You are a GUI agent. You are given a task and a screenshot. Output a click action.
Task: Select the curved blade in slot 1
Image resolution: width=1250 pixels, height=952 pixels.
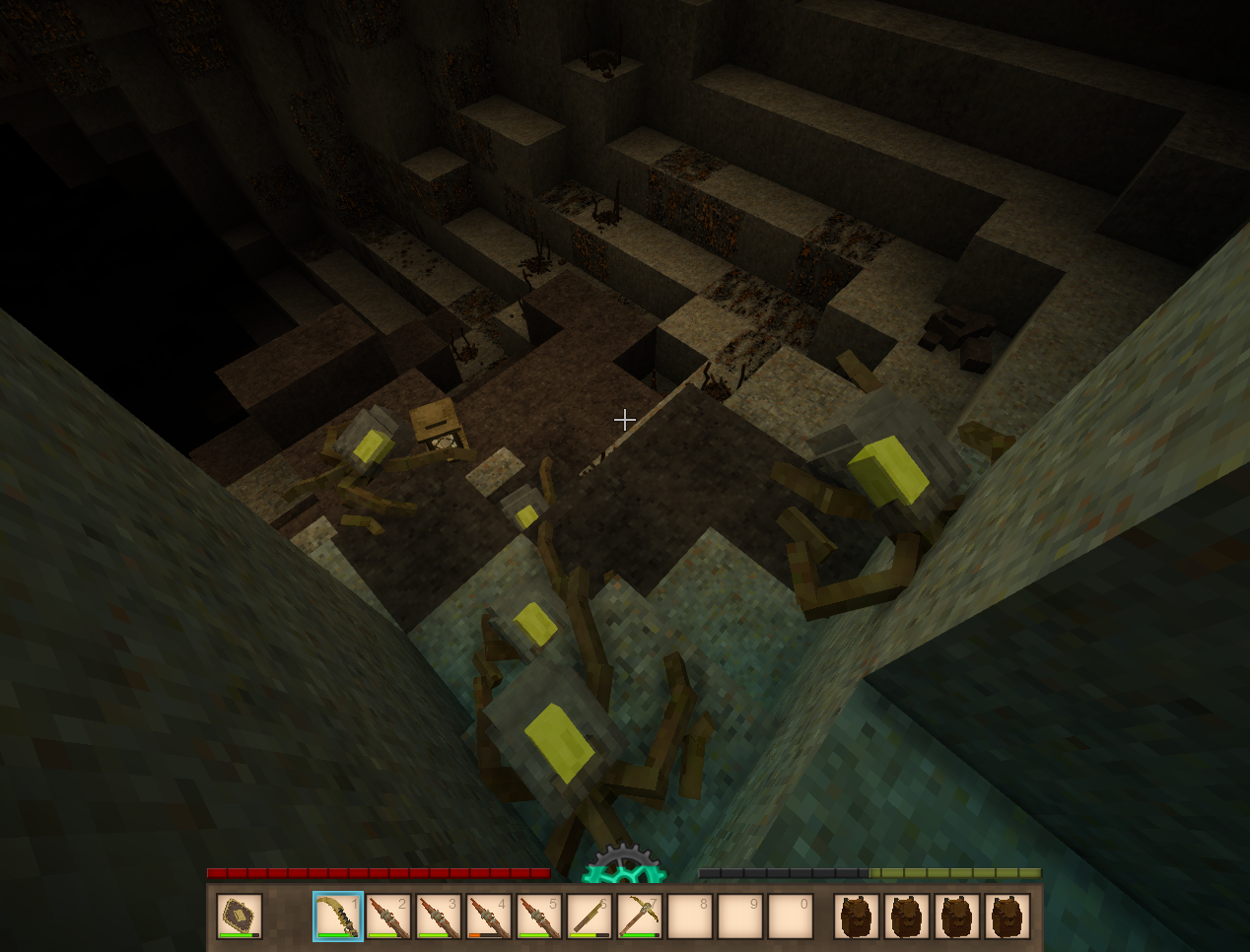pos(338,917)
